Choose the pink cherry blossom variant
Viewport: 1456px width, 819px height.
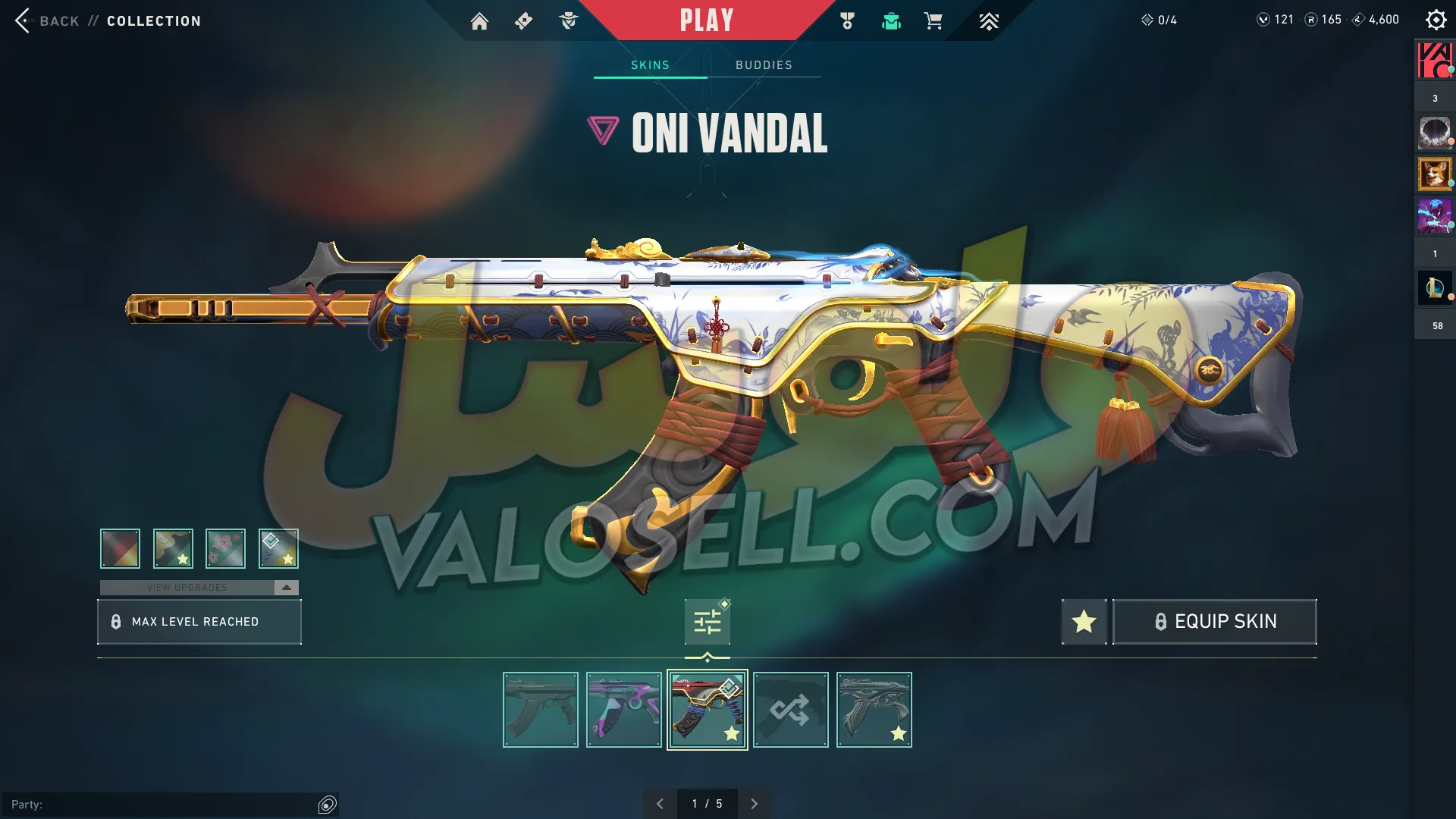[x=225, y=548]
